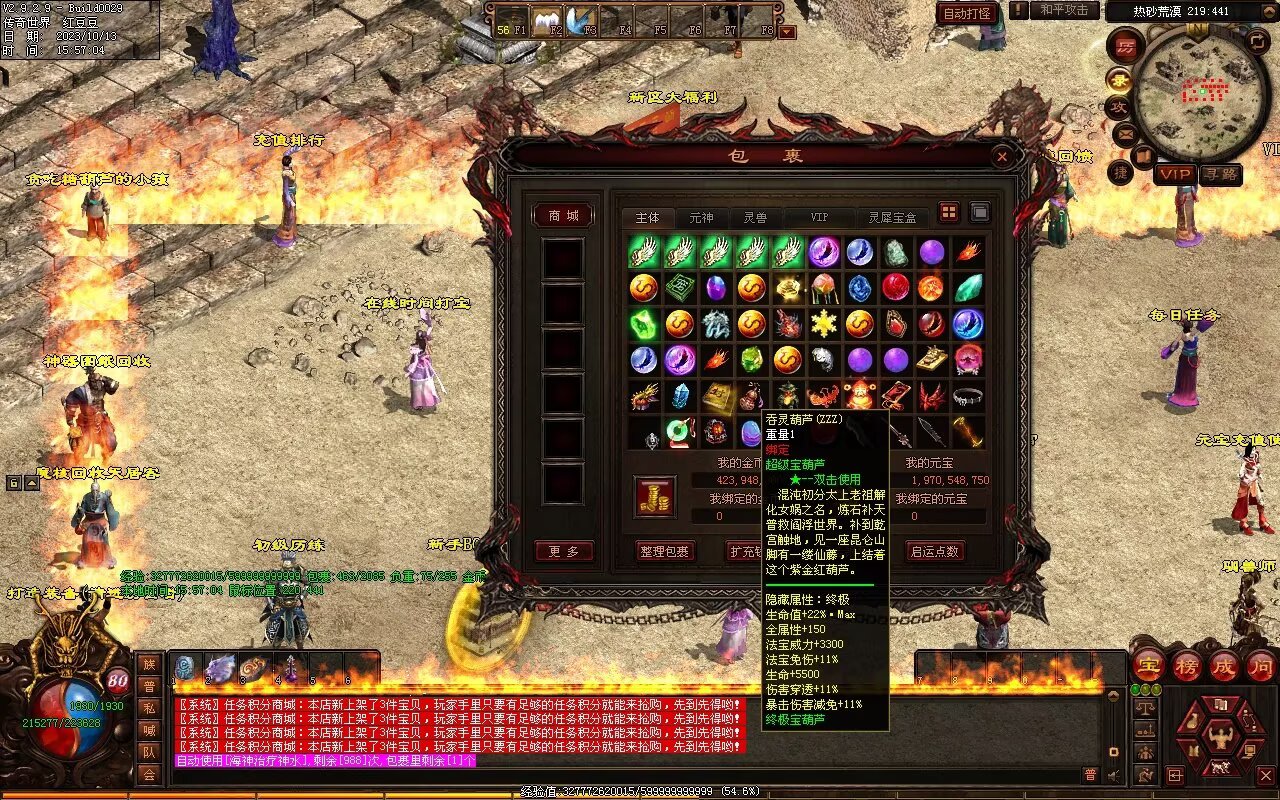The height and width of the screenshot is (800, 1280).
Task: Switch grid view with the four-square icon
Action: [948, 212]
